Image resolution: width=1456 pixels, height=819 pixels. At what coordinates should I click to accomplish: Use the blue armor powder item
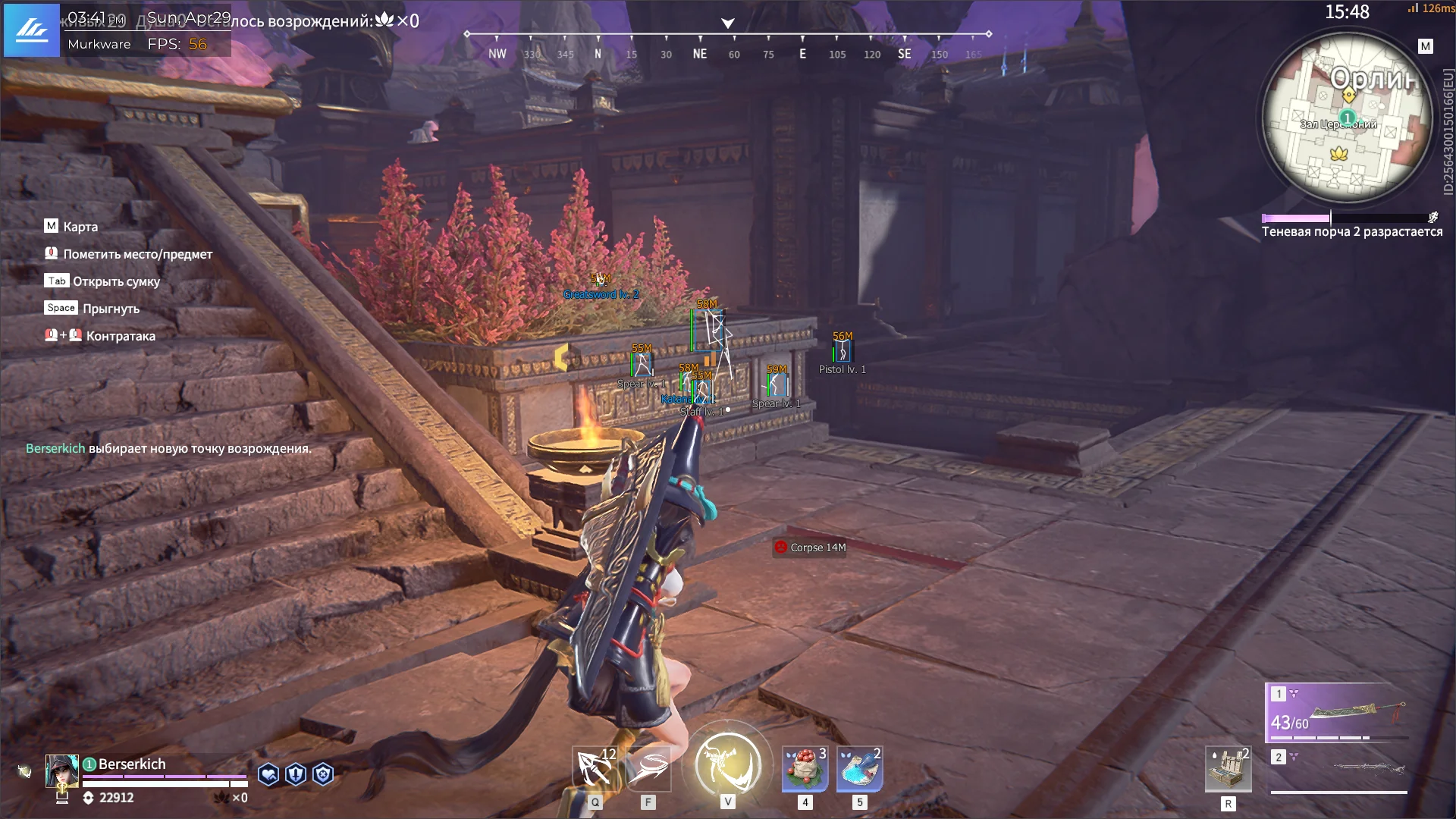[x=859, y=769]
